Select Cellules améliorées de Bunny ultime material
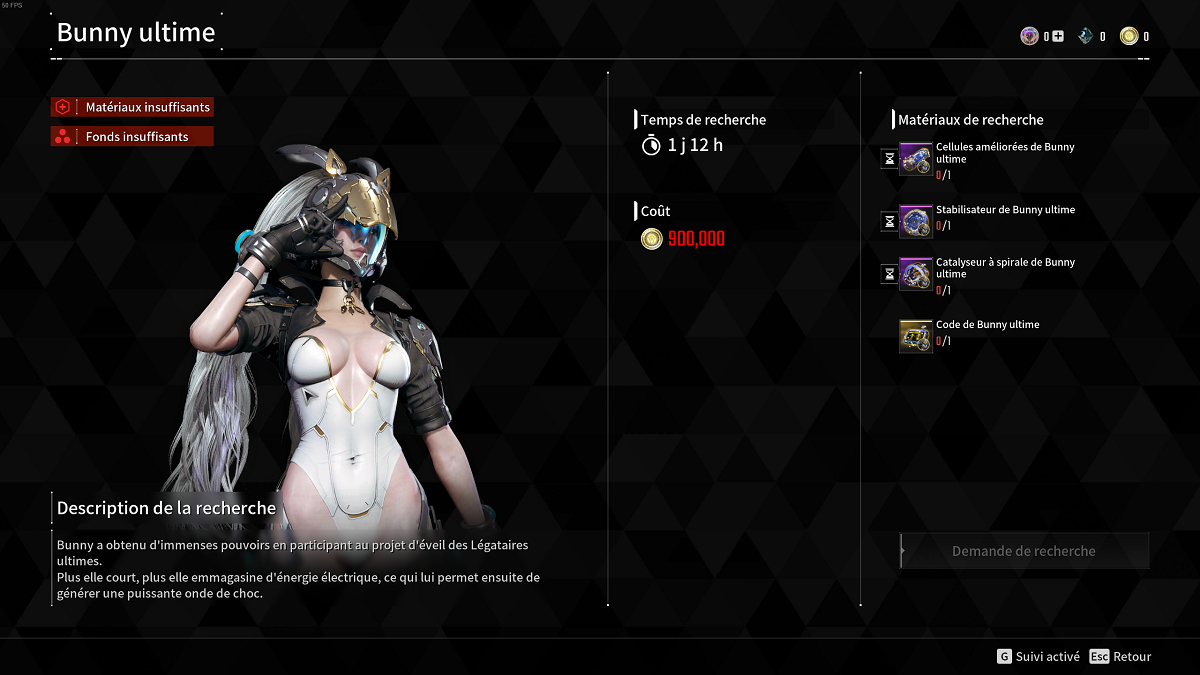The height and width of the screenshot is (675, 1200). (x=916, y=160)
